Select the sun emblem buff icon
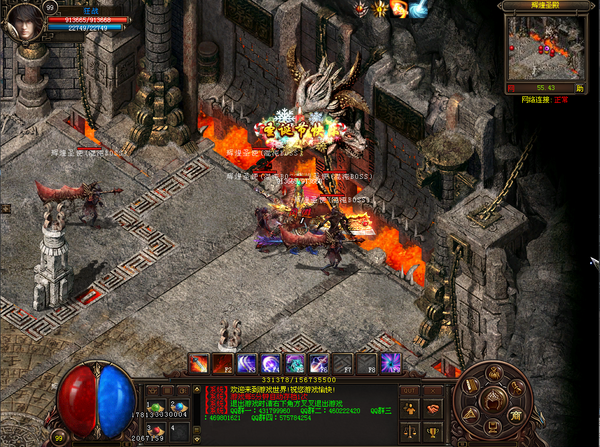Image resolution: width=600 pixels, height=447 pixels. coord(379,9)
